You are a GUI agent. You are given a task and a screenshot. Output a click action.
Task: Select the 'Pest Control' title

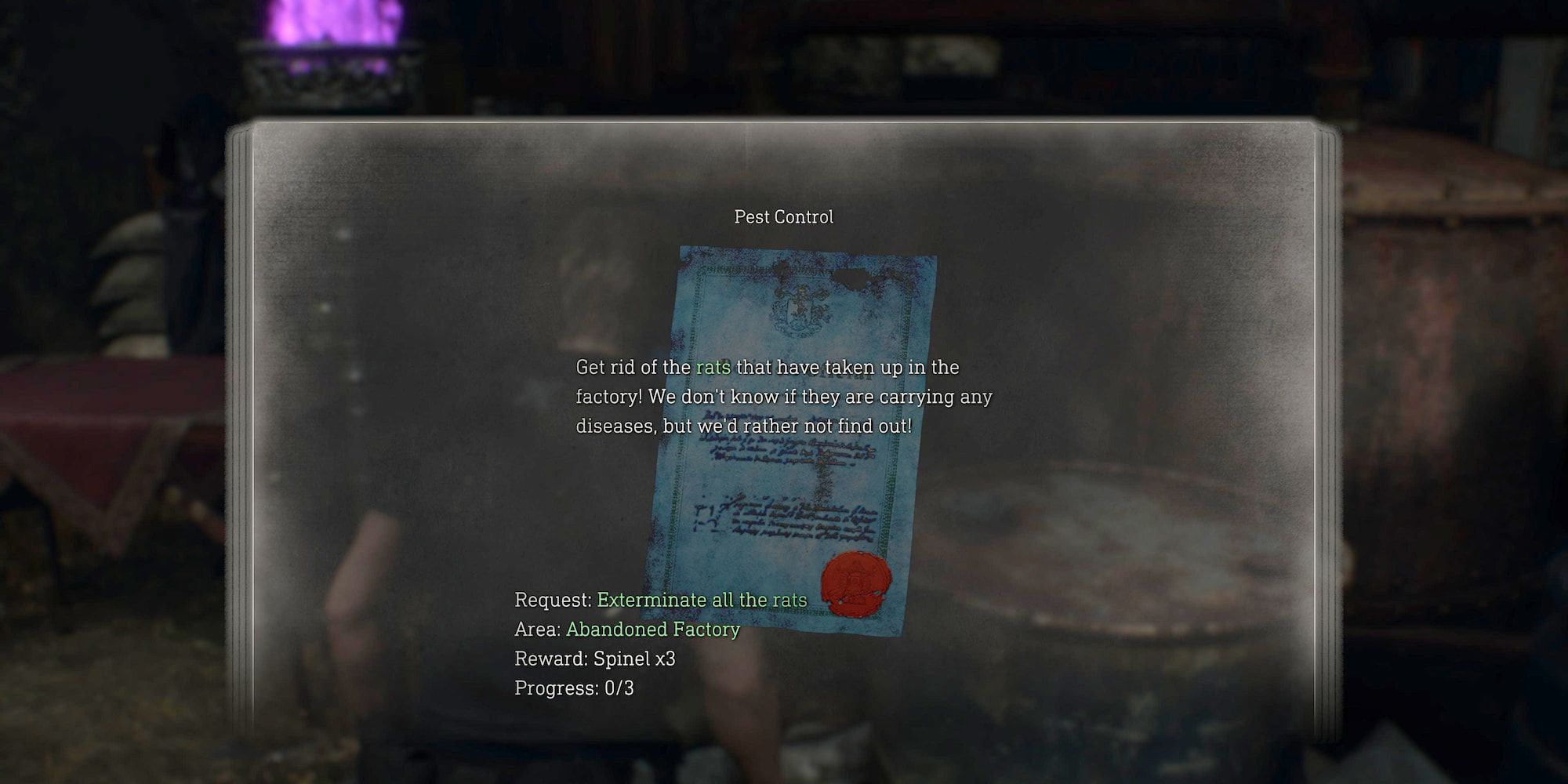783,217
